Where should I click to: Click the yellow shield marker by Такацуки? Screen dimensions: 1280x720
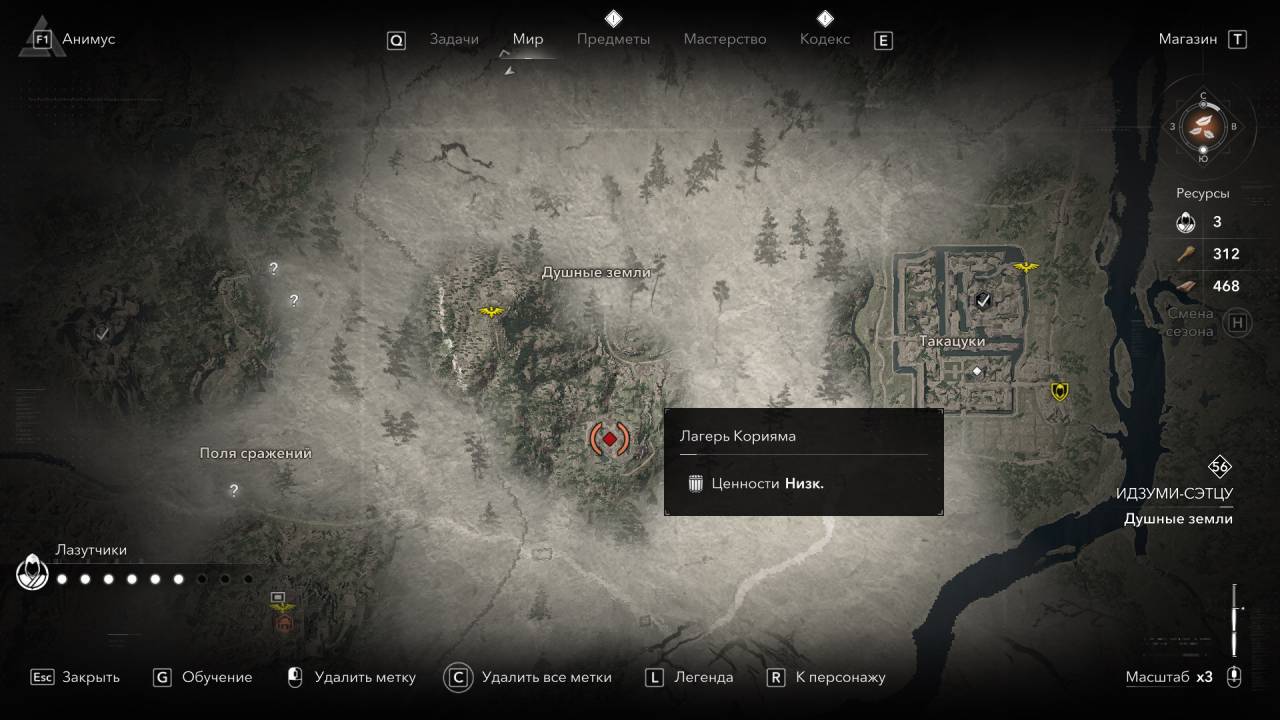pyautogui.click(x=1060, y=391)
